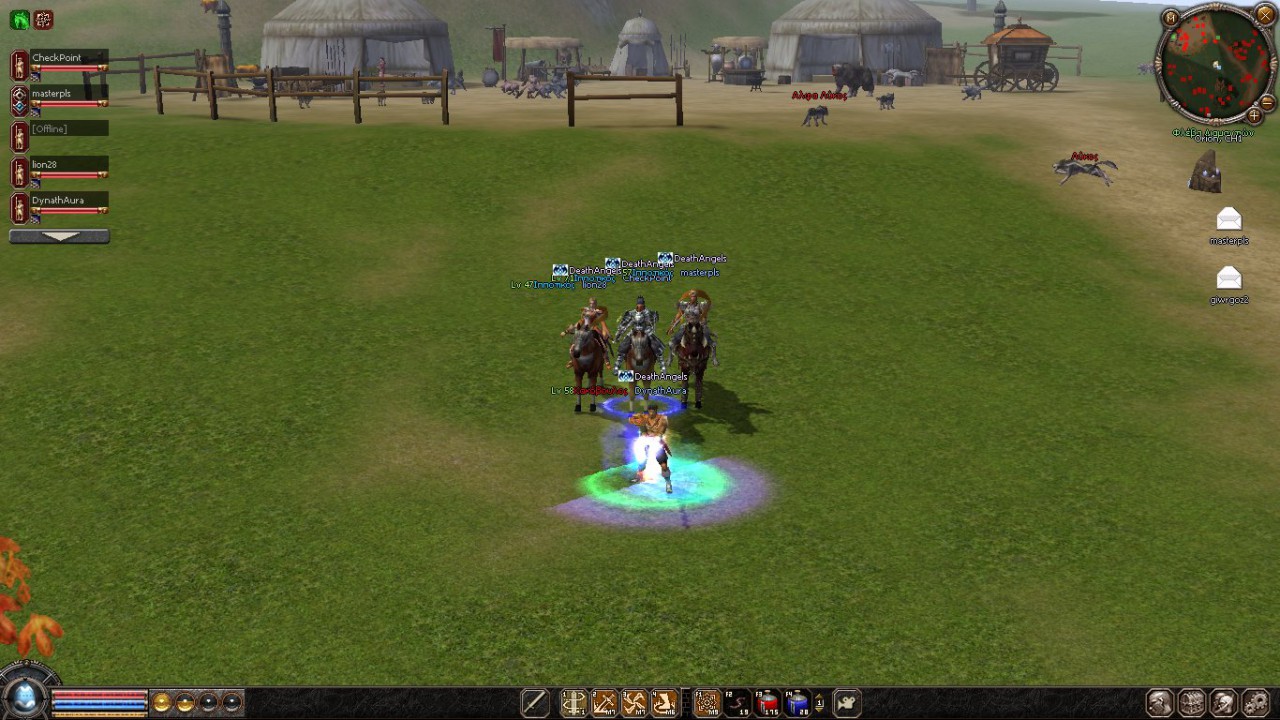Use the red potion in the F3 slot

click(x=768, y=704)
